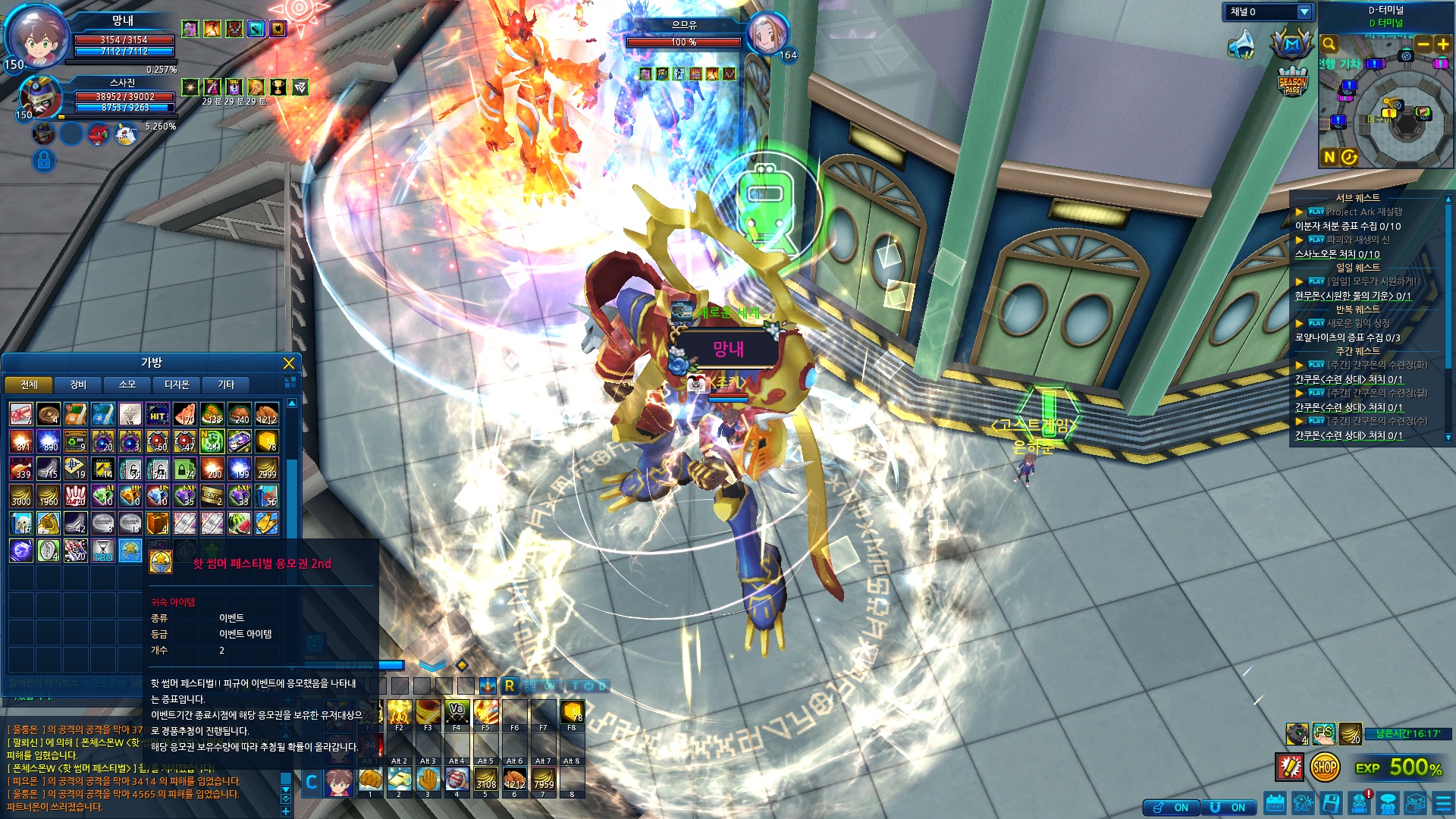Image resolution: width=1456 pixels, height=819 pixels.
Task: Toggle the potion auto-use ON switch
Action: click(1170, 808)
